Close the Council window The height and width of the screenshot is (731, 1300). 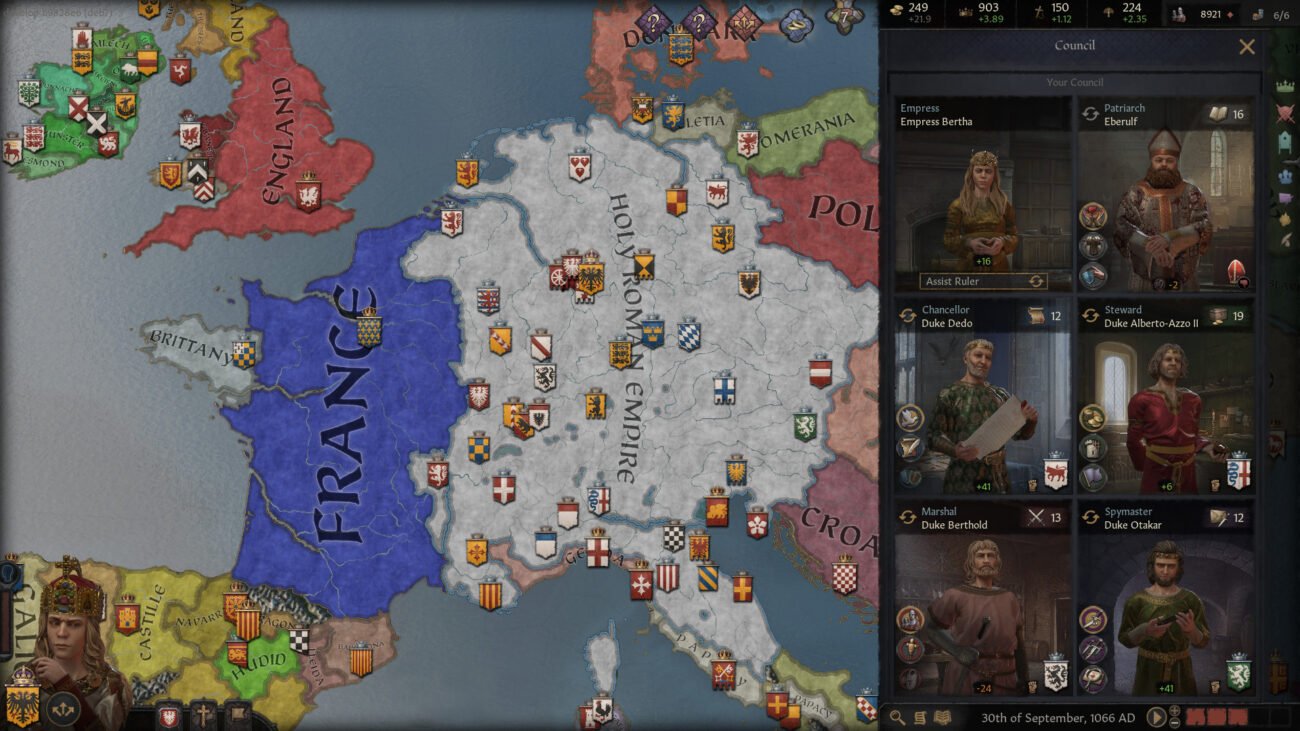tap(1249, 46)
